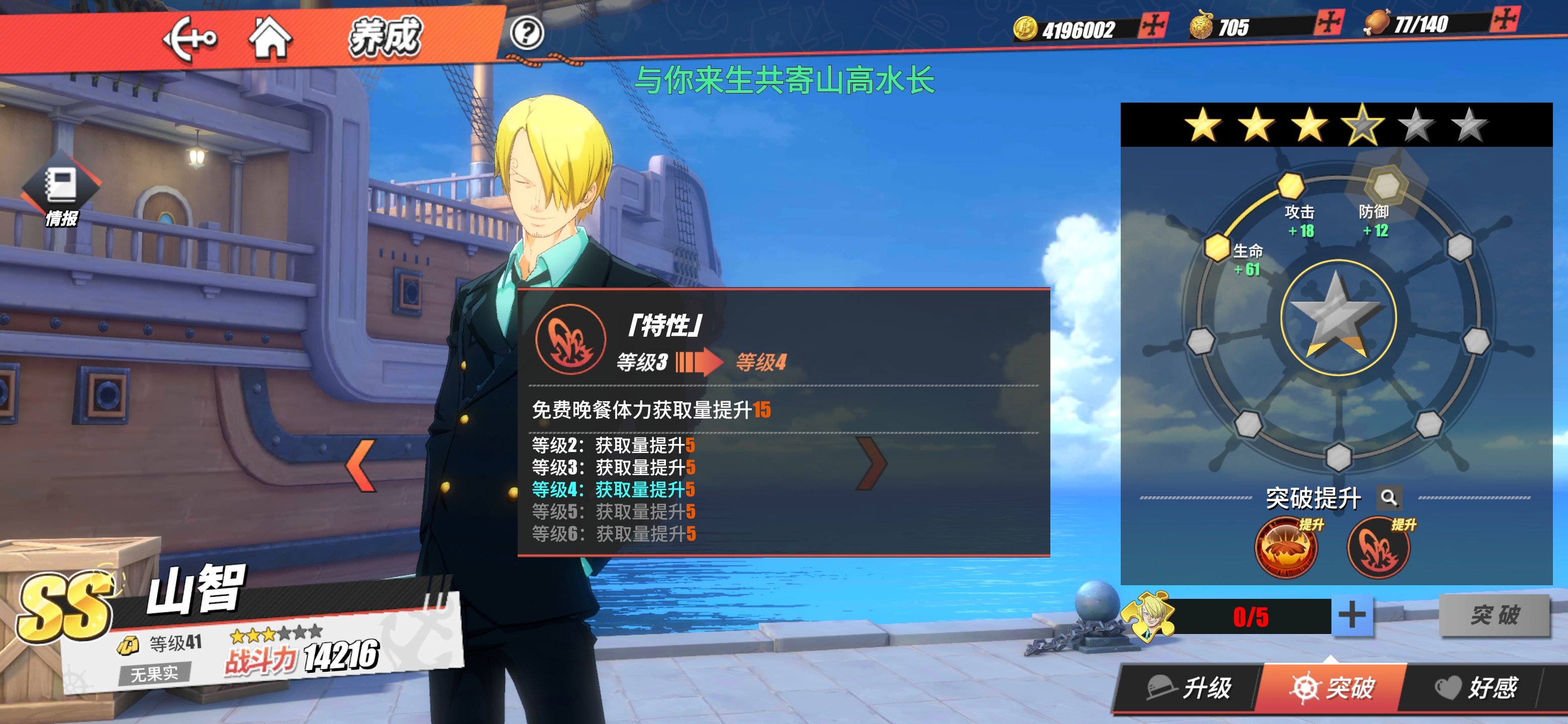Return to the home screen

270,38
